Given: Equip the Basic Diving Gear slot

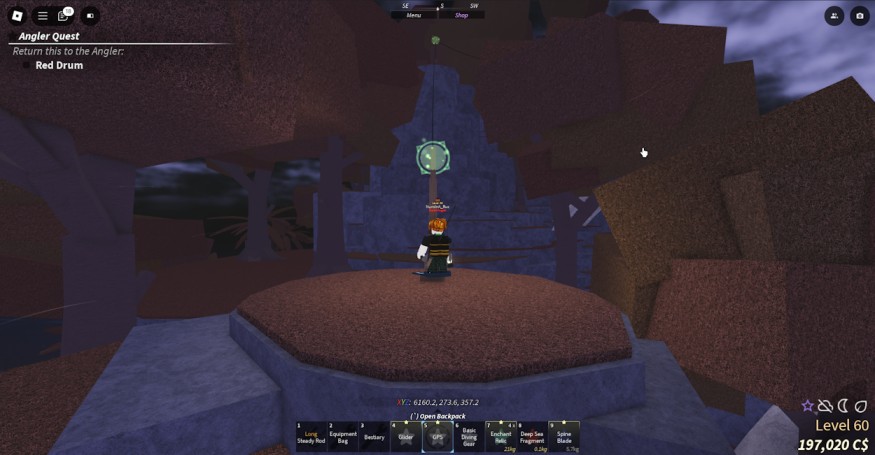Looking at the screenshot, I should [x=468, y=436].
